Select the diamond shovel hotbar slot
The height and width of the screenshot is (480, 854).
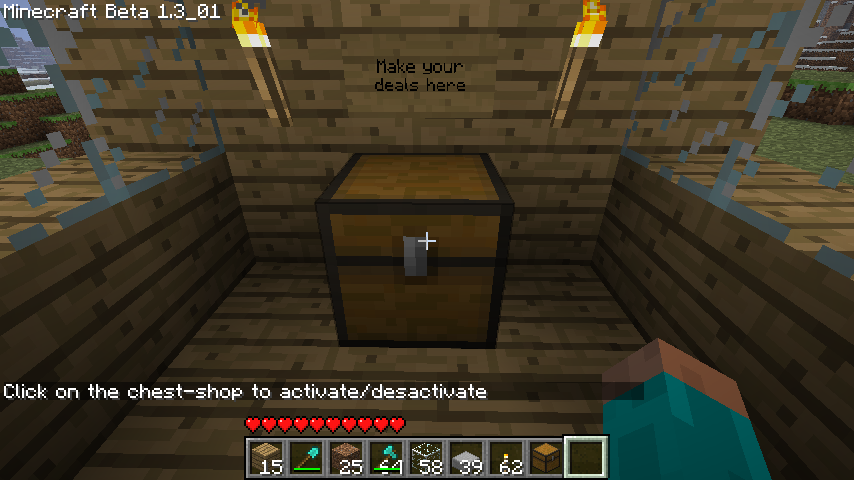coord(305,458)
